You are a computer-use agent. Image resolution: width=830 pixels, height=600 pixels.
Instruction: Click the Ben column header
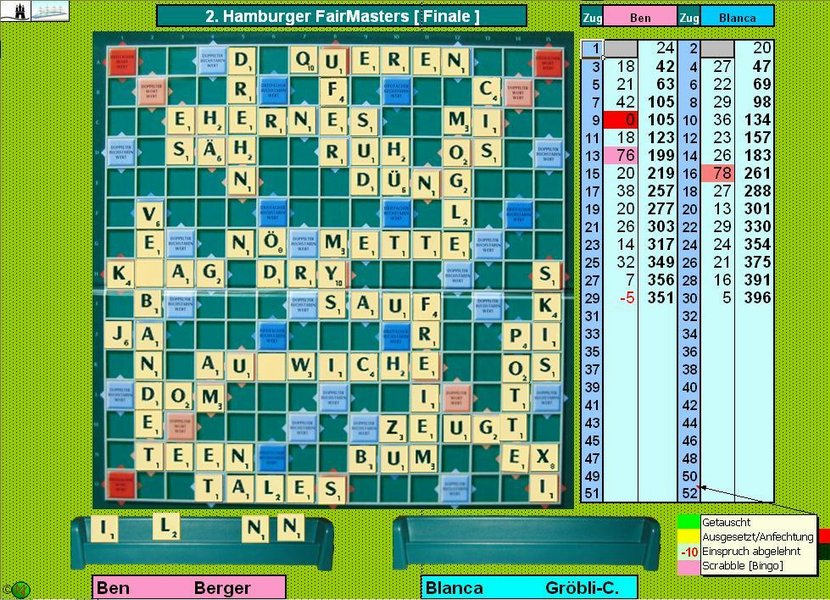coord(639,17)
